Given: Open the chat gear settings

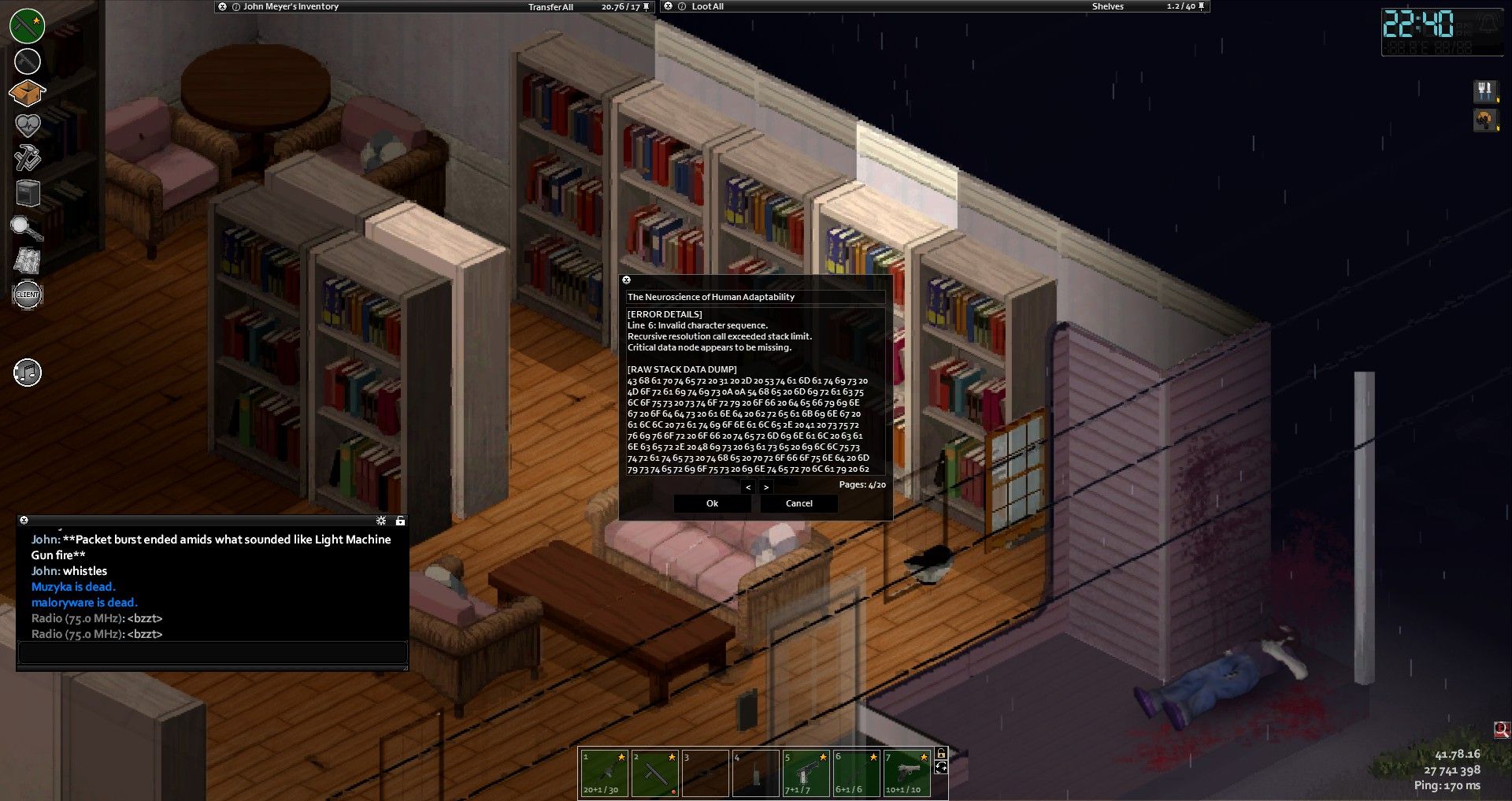Looking at the screenshot, I should coord(381,521).
